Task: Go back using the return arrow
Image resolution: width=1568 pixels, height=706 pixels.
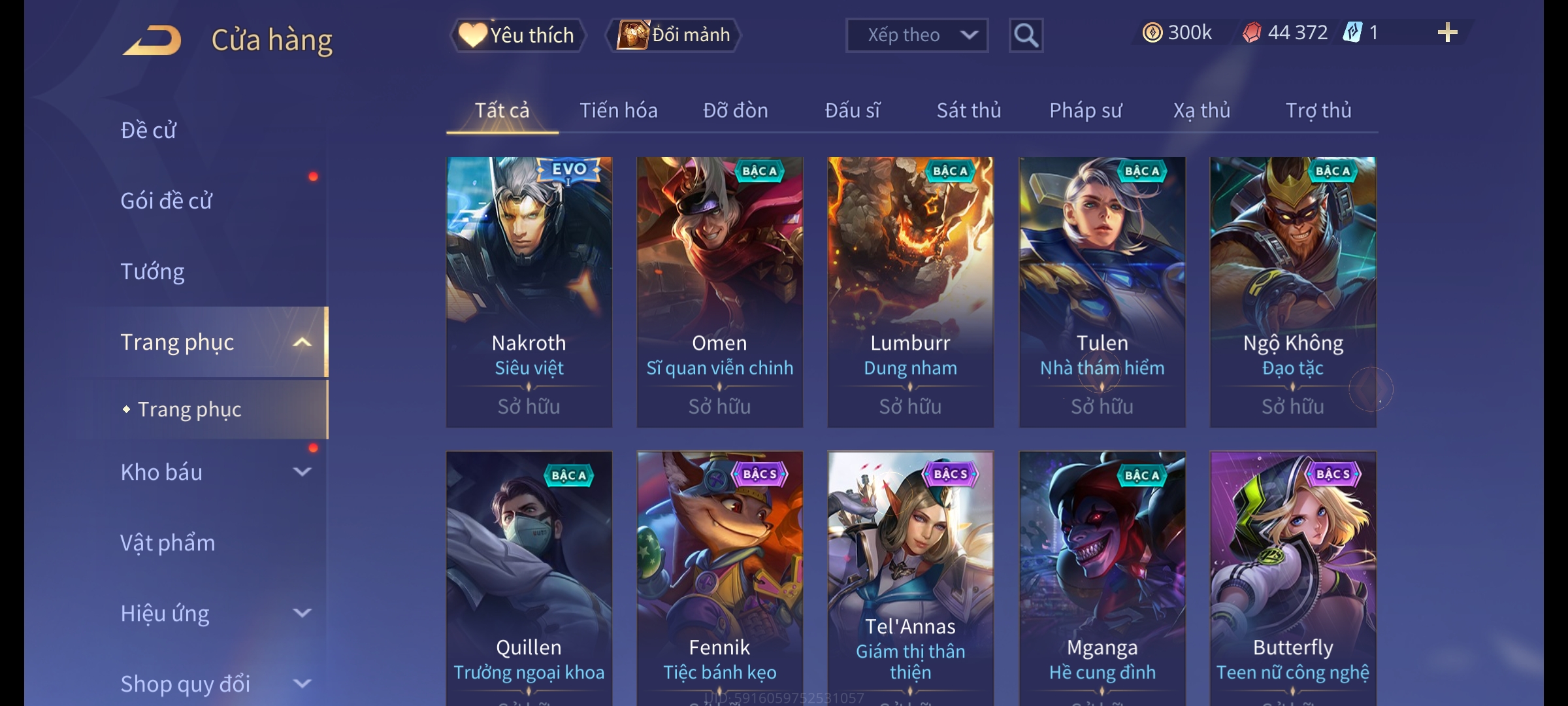Action: pyautogui.click(x=152, y=41)
